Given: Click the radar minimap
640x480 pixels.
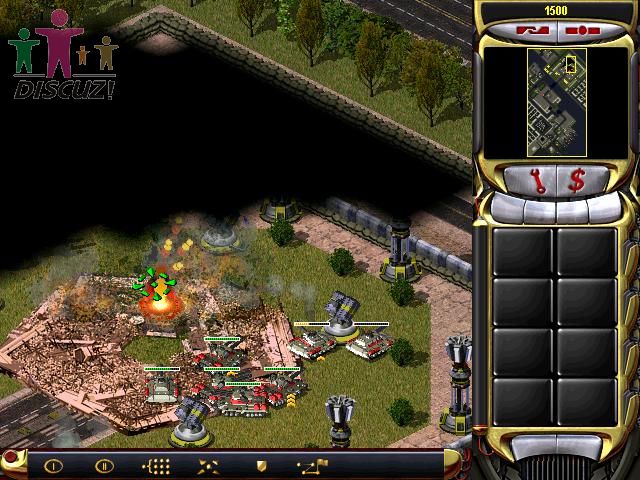Looking at the screenshot, I should 553,100.
